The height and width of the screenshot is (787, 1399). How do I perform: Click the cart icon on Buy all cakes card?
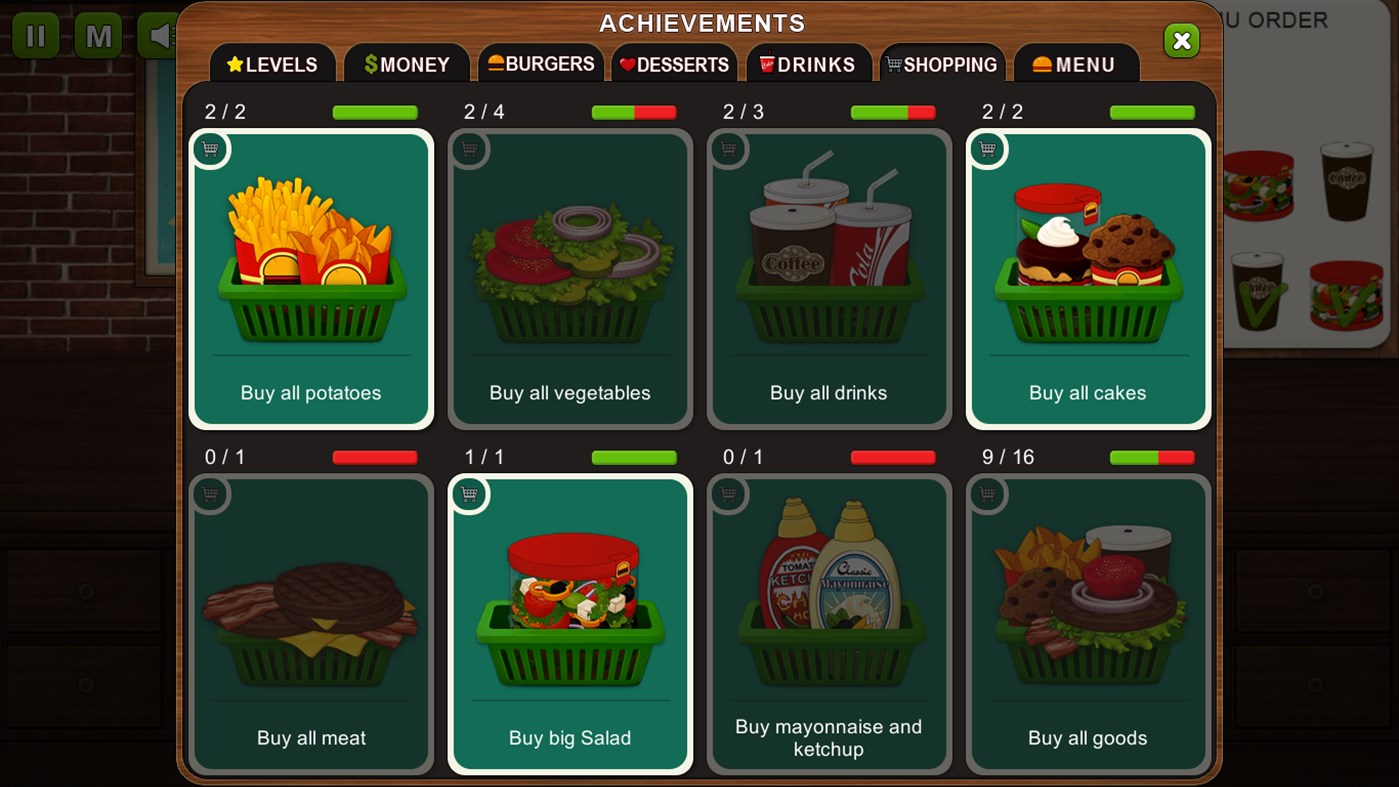click(x=988, y=148)
